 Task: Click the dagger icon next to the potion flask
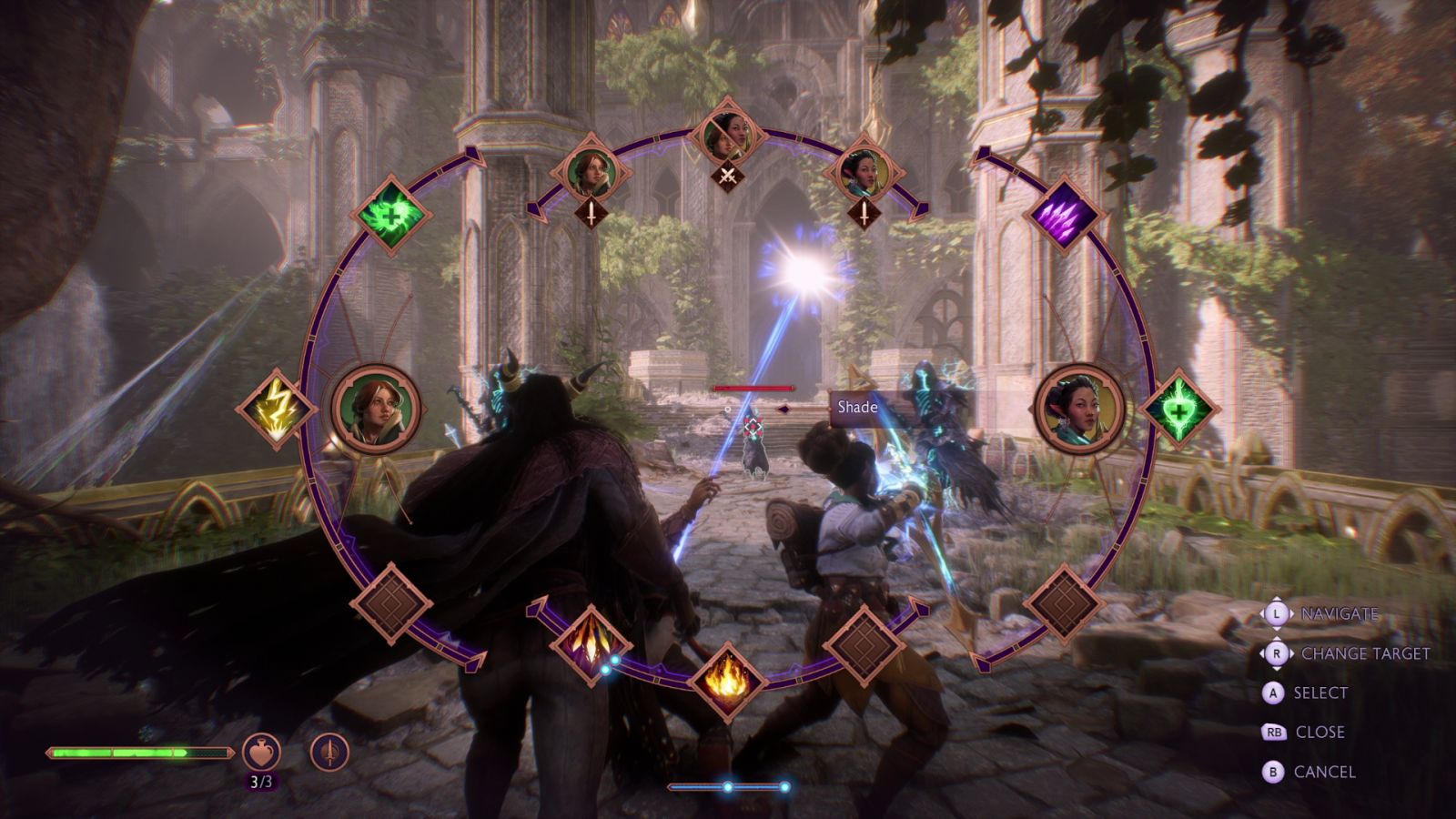[329, 748]
